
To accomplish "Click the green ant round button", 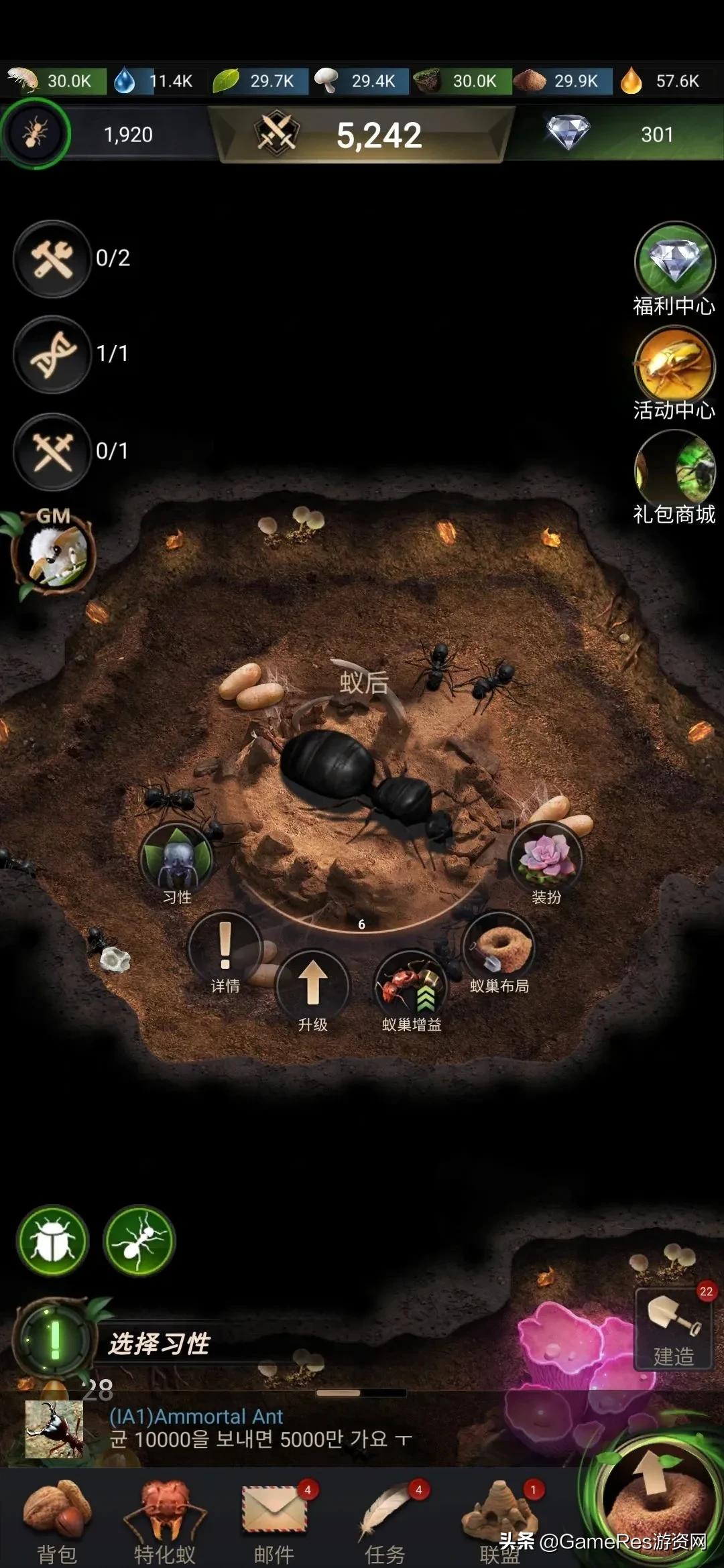I will [139, 1241].
